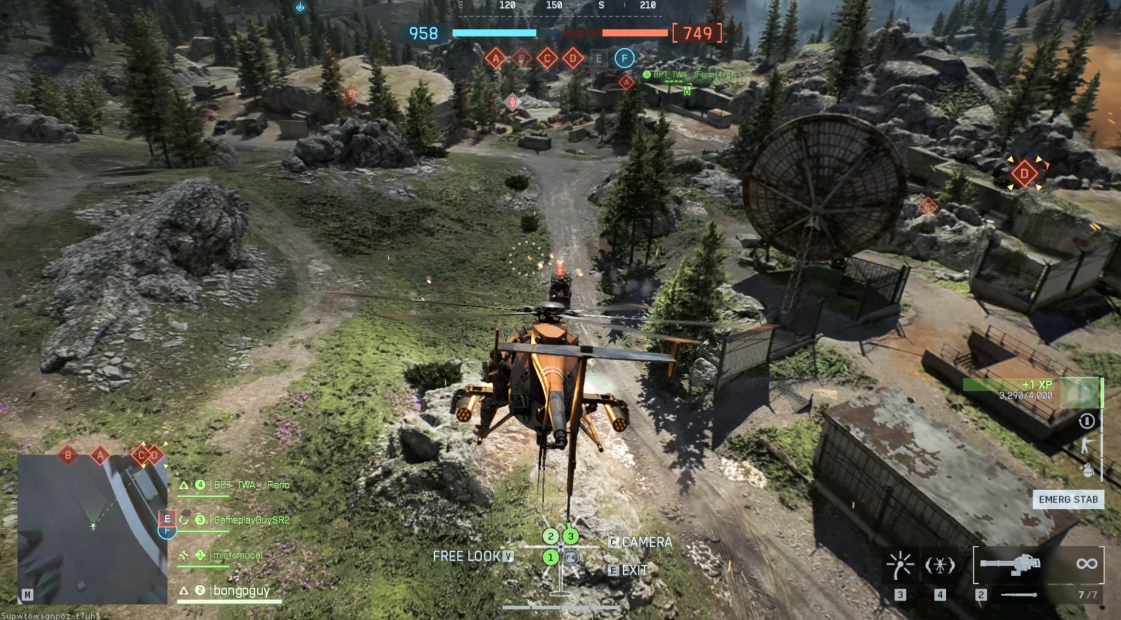
Task: Click objective F circle in top tracker
Action: point(625,58)
